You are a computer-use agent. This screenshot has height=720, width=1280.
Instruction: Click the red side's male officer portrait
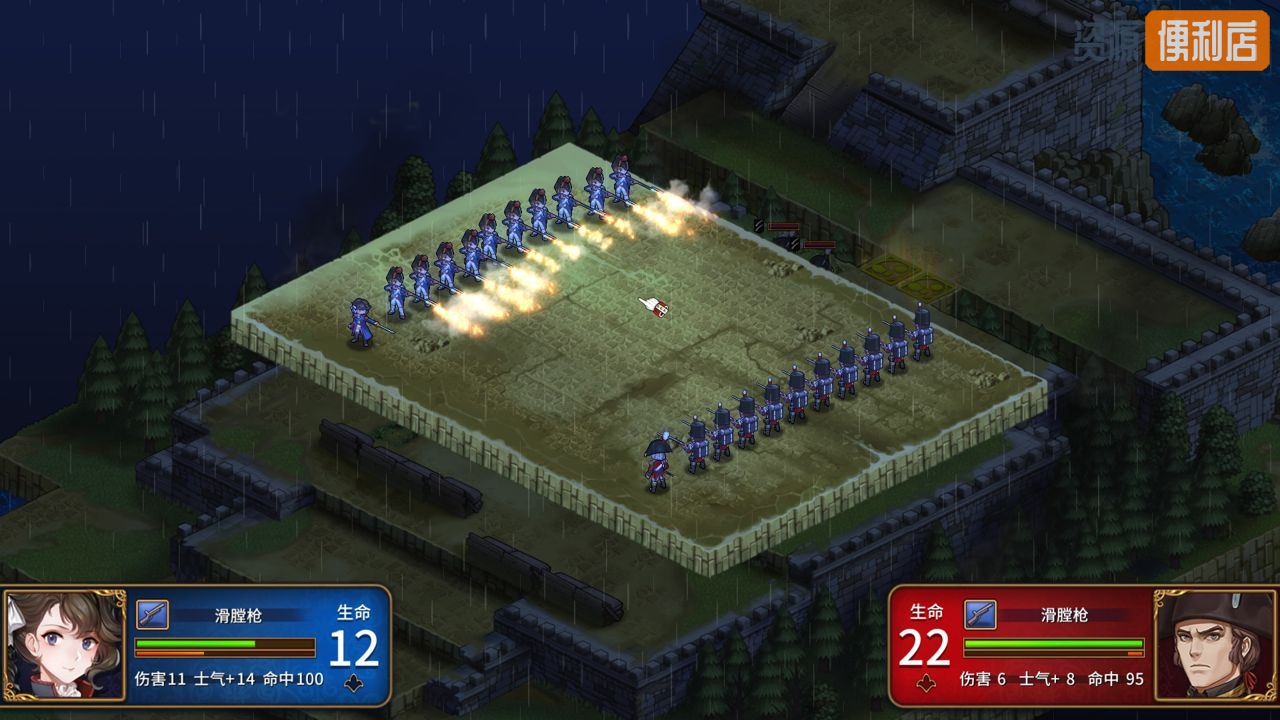pos(1215,645)
